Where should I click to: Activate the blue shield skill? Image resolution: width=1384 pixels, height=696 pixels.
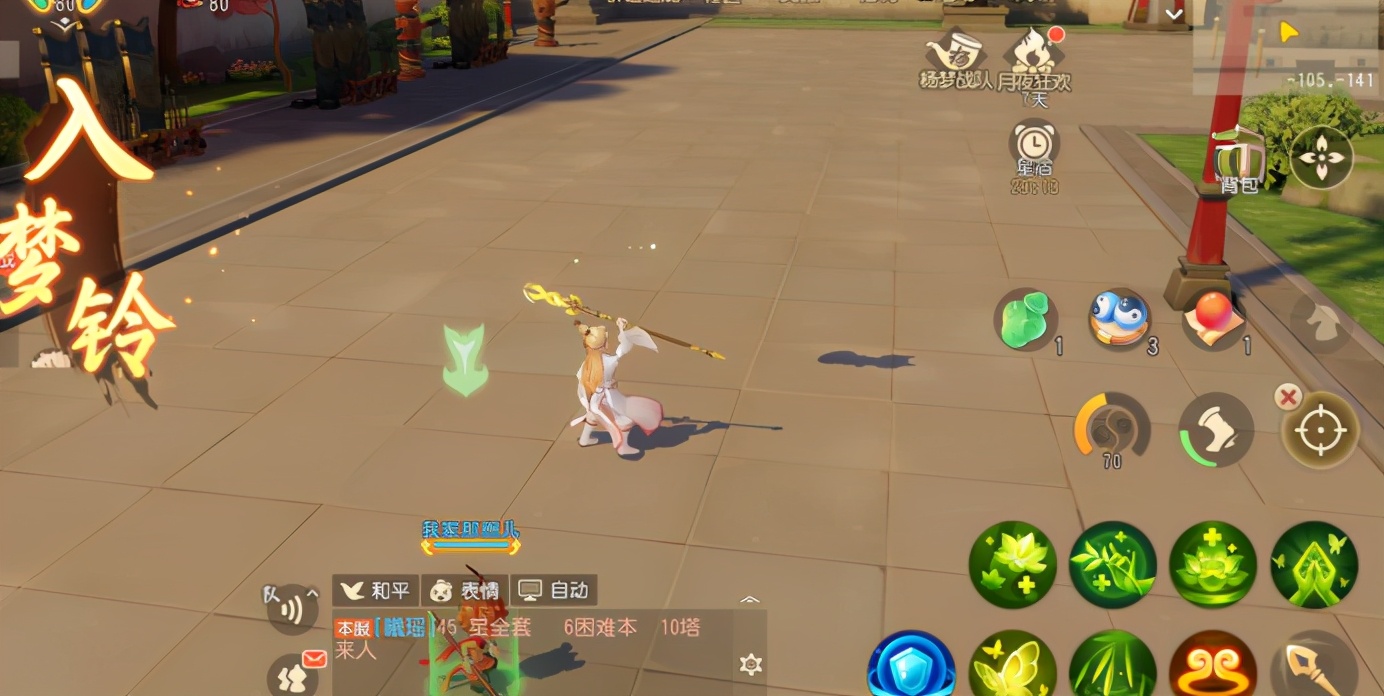point(911,665)
